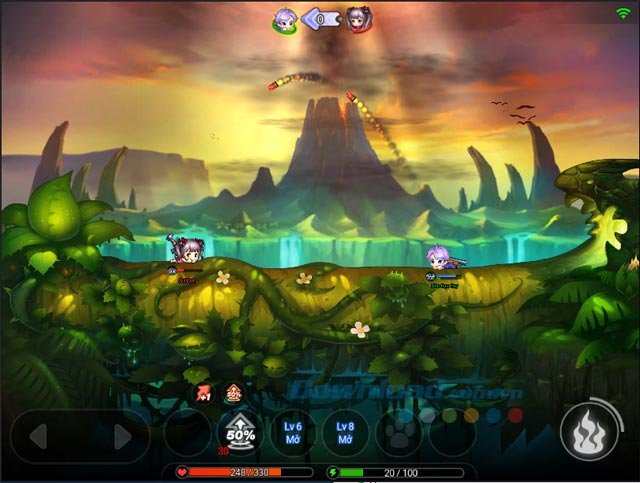Tap the right movement arrow
Screen dimensions: 640x483
coord(123,436)
